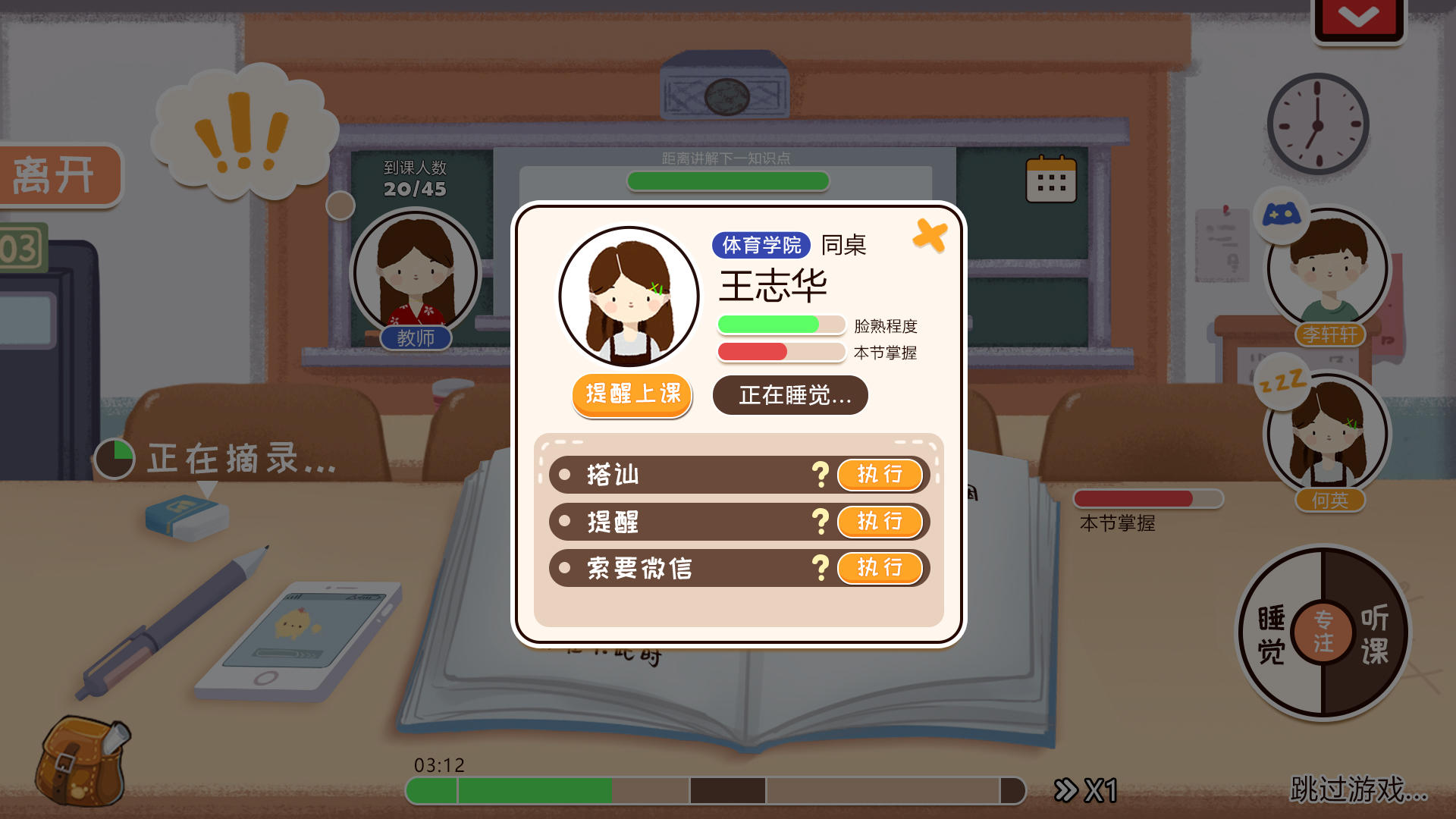Open the 离开 option on the left
Viewport: 1456px width, 819px height.
pyautogui.click(x=55, y=174)
